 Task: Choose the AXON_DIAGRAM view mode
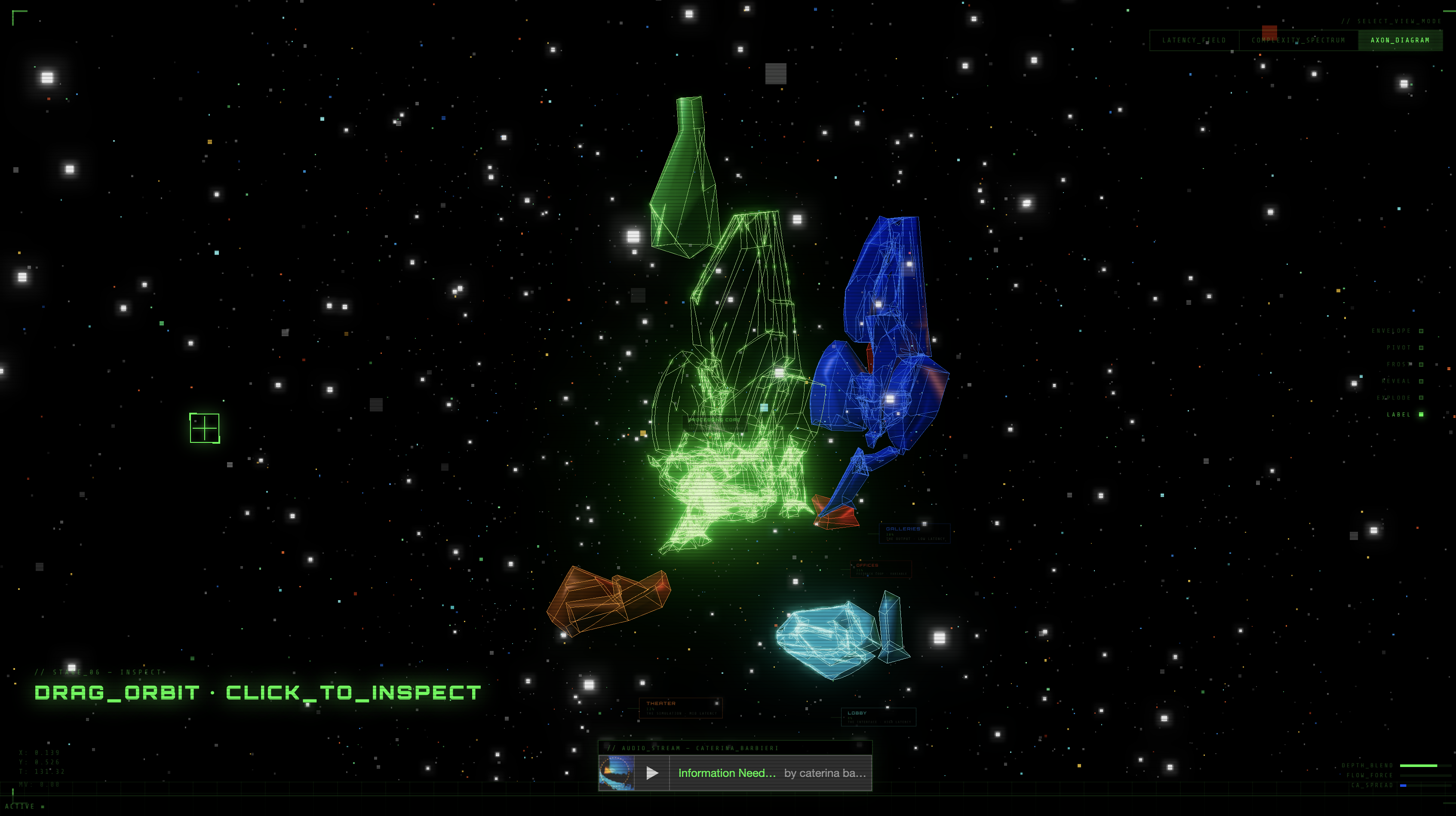(1400, 40)
